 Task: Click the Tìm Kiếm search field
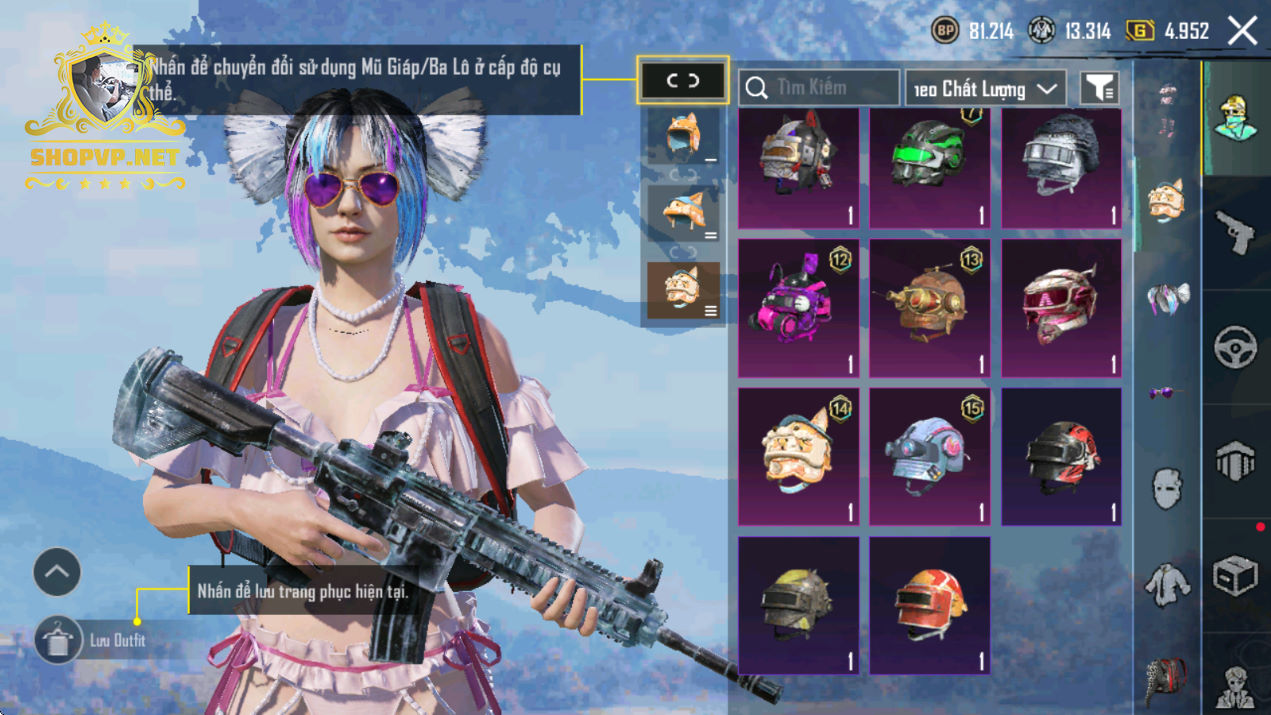[818, 88]
